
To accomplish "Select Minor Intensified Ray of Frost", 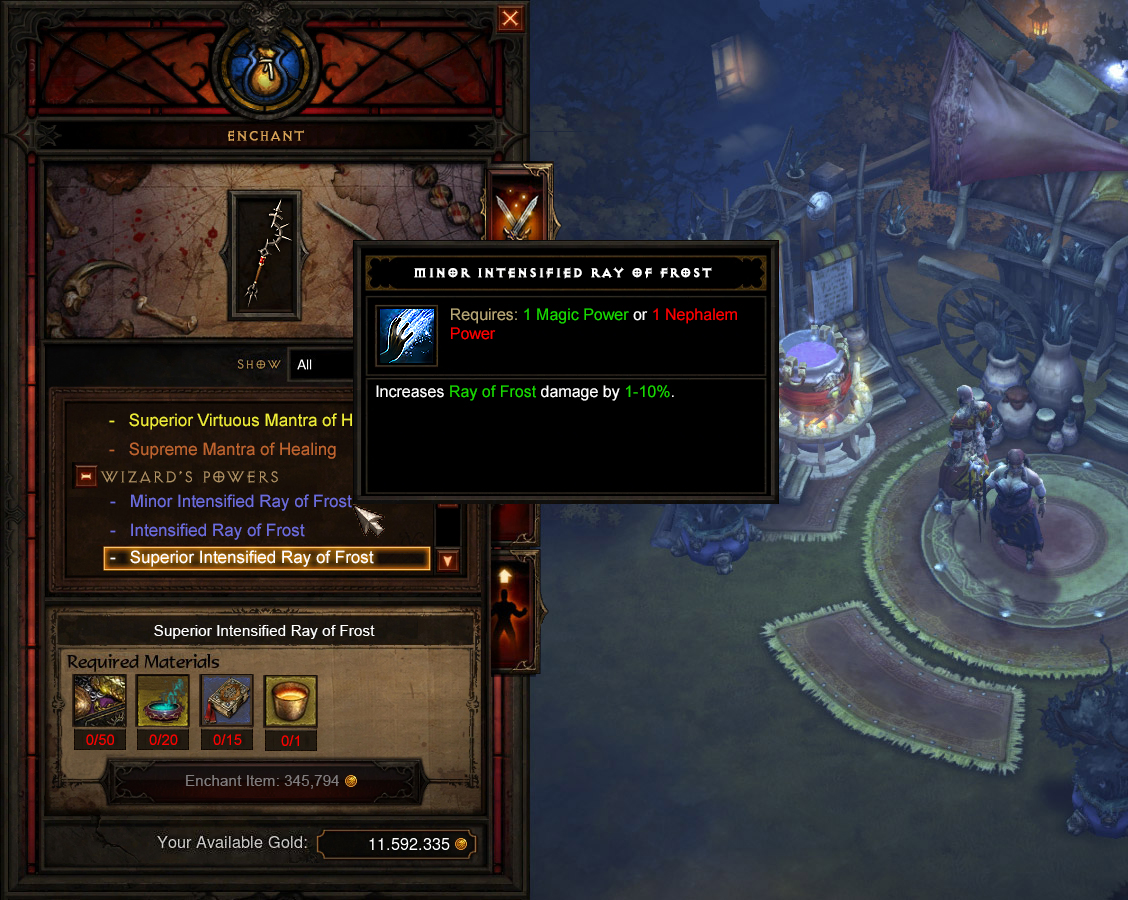I will click(240, 502).
